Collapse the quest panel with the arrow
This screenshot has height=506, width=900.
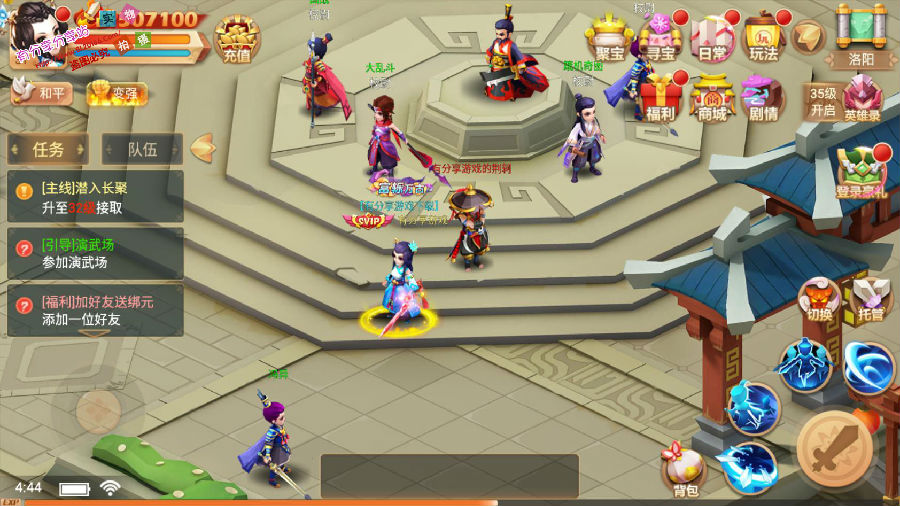203,149
